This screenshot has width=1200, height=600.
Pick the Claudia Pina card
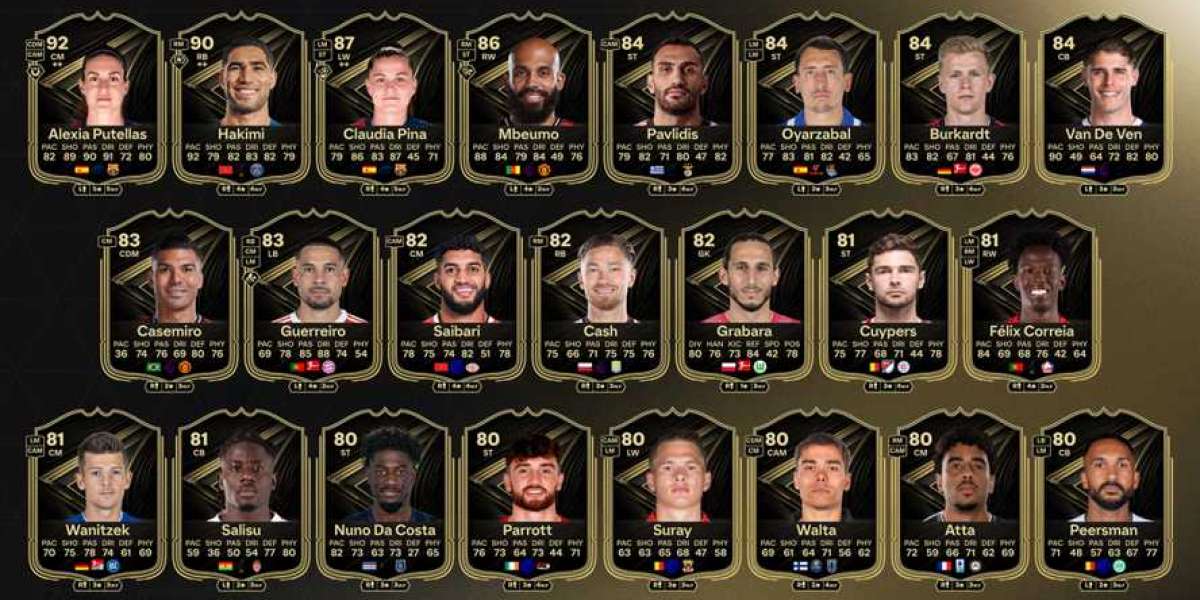[384, 100]
